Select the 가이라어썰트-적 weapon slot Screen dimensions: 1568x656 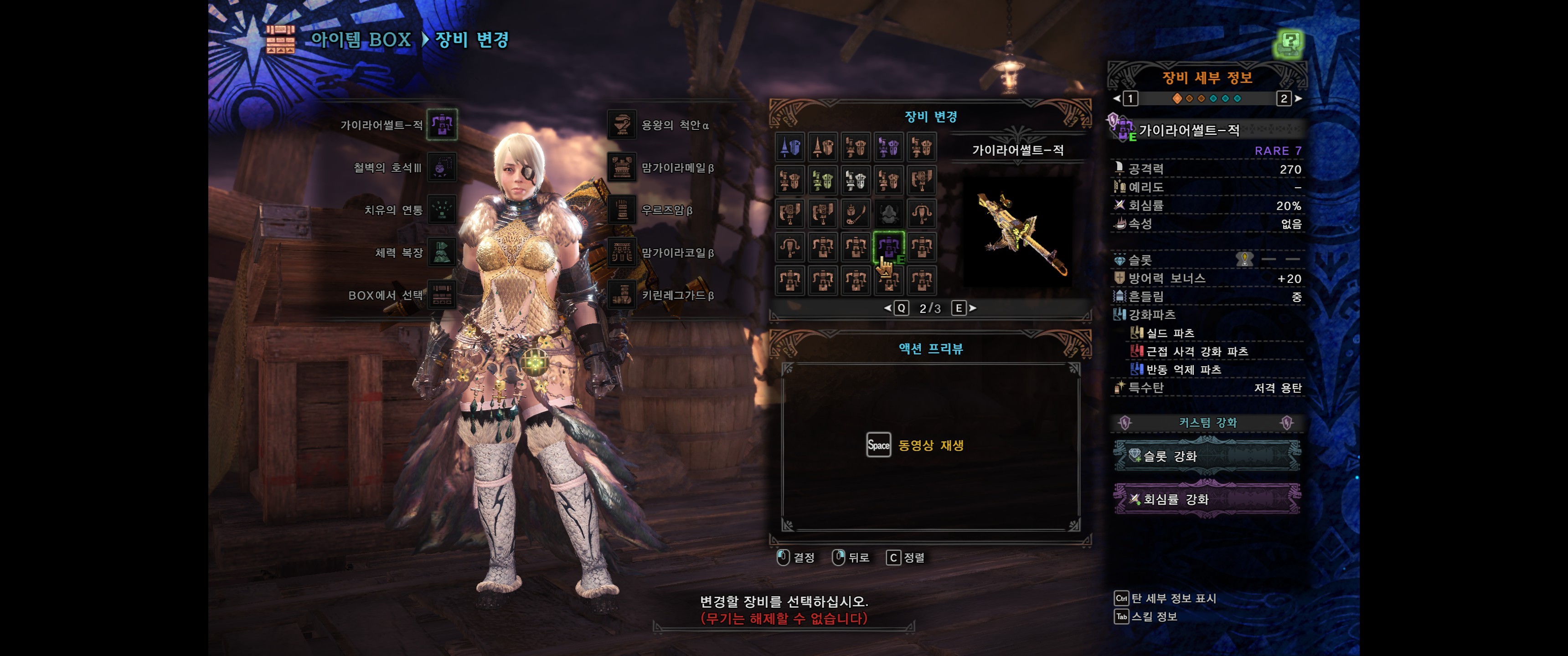coord(442,125)
